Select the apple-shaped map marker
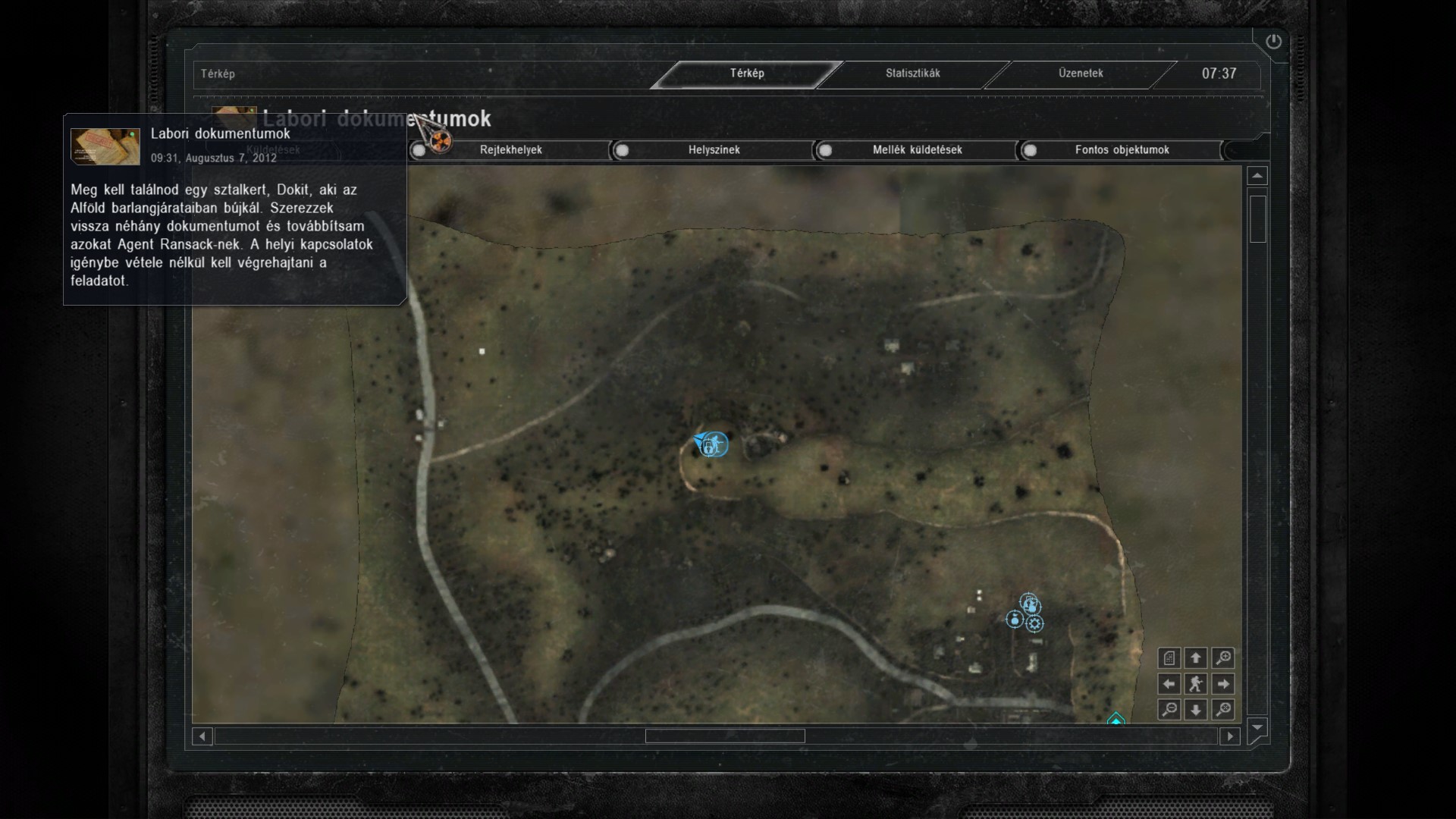 [x=1014, y=620]
